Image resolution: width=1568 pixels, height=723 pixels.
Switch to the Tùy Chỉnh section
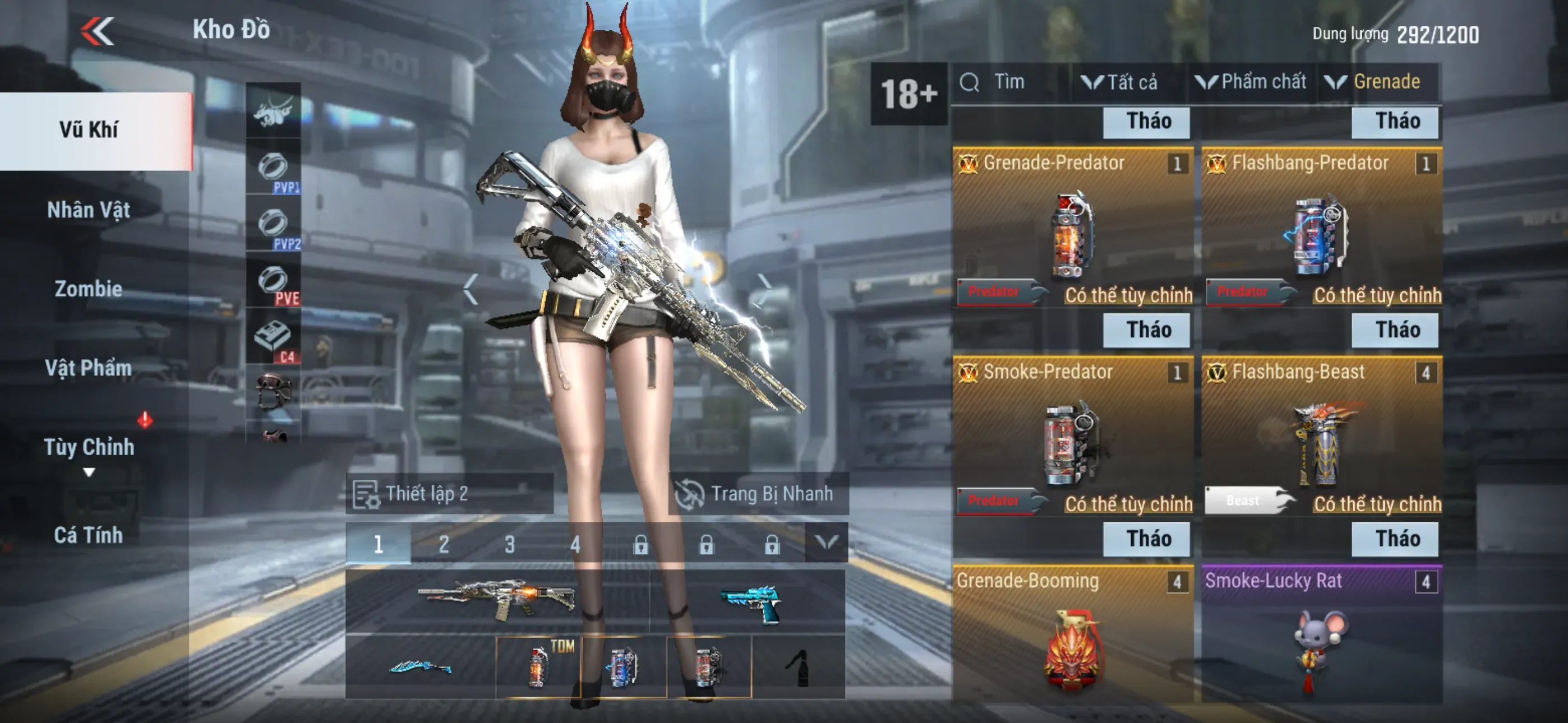coord(89,447)
